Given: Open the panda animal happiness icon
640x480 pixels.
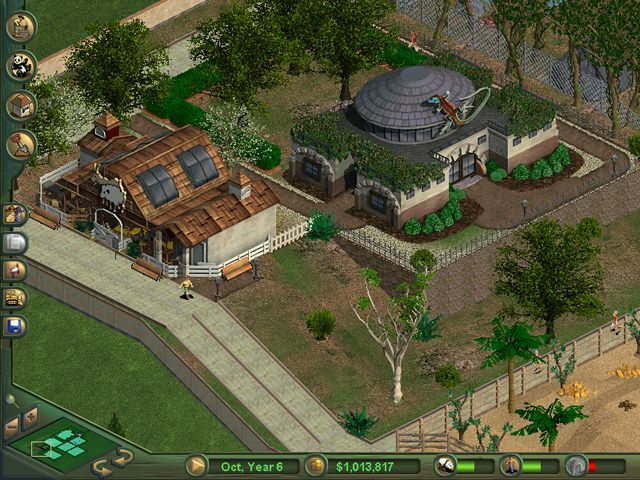Looking at the screenshot, I should coord(446,465).
